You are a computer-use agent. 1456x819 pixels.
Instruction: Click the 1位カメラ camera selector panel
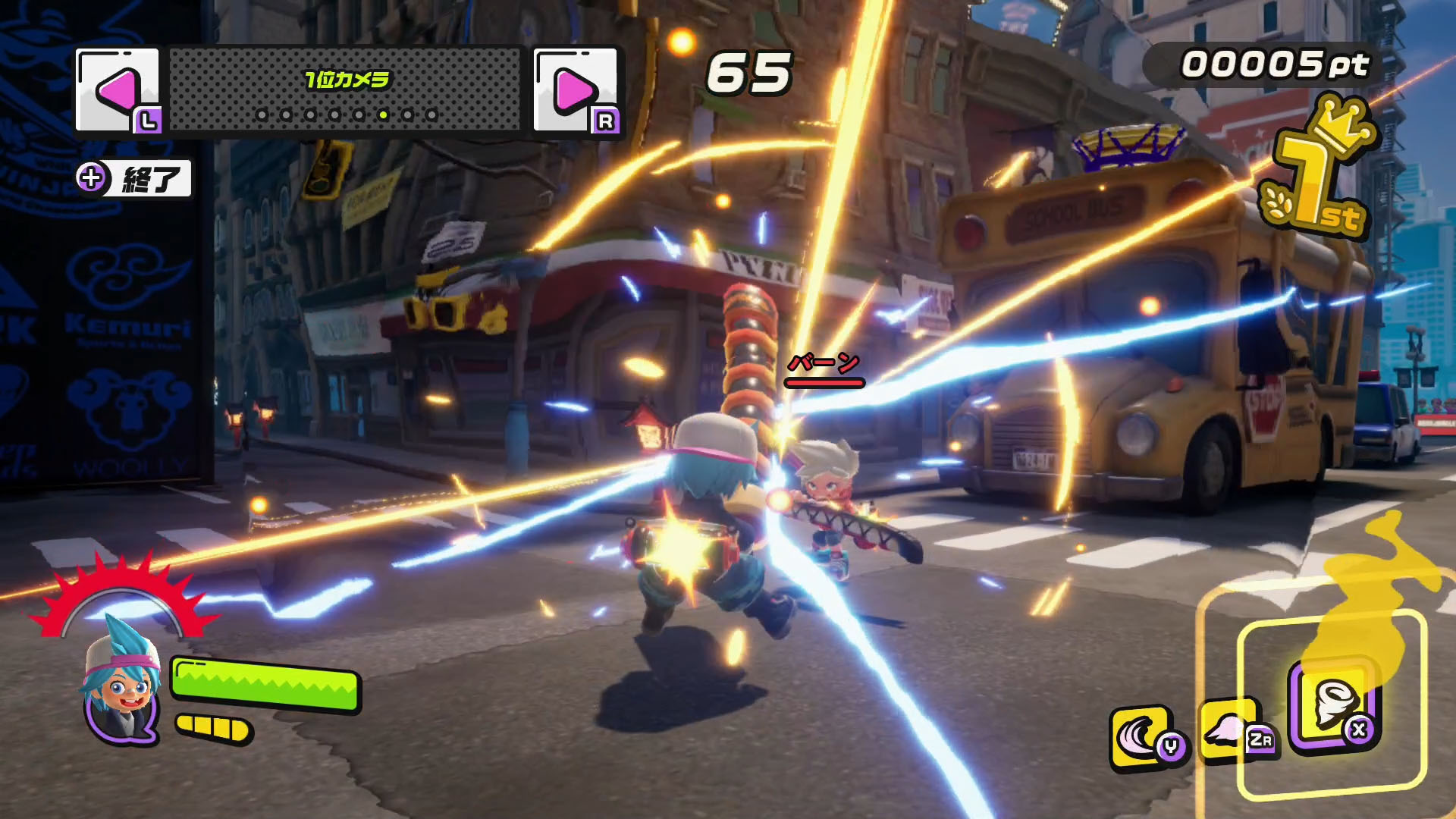346,90
